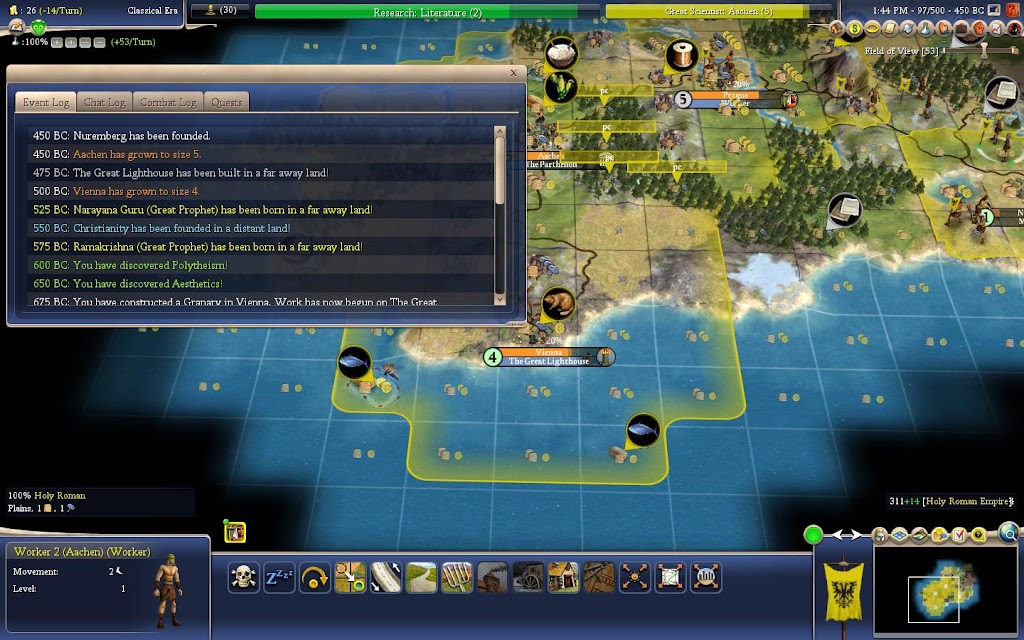This screenshot has height=640, width=1024.
Task: Open globe view with the magnifier globe
Action: [x=1009, y=533]
